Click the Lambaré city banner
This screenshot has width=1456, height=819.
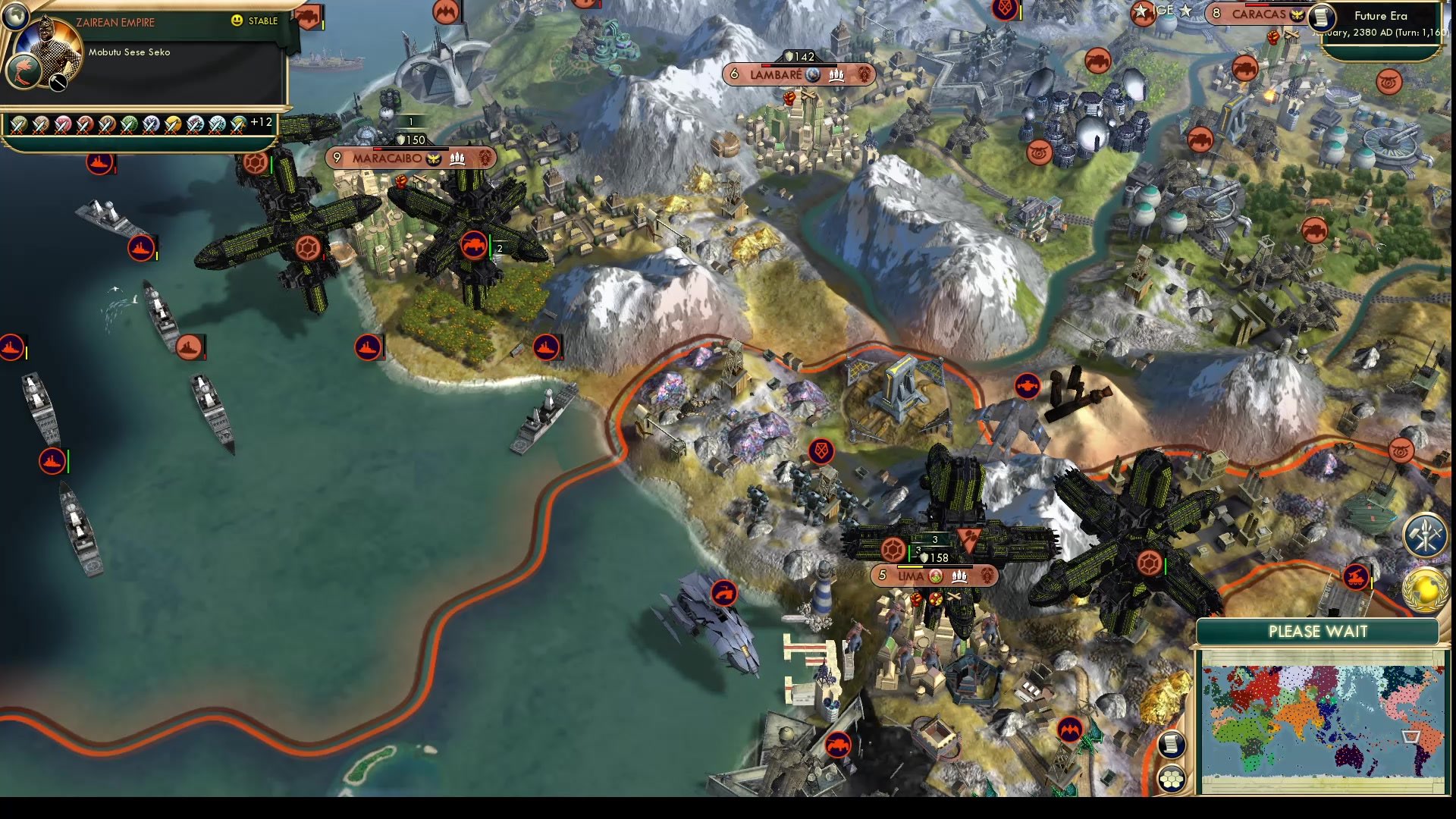pos(801,74)
